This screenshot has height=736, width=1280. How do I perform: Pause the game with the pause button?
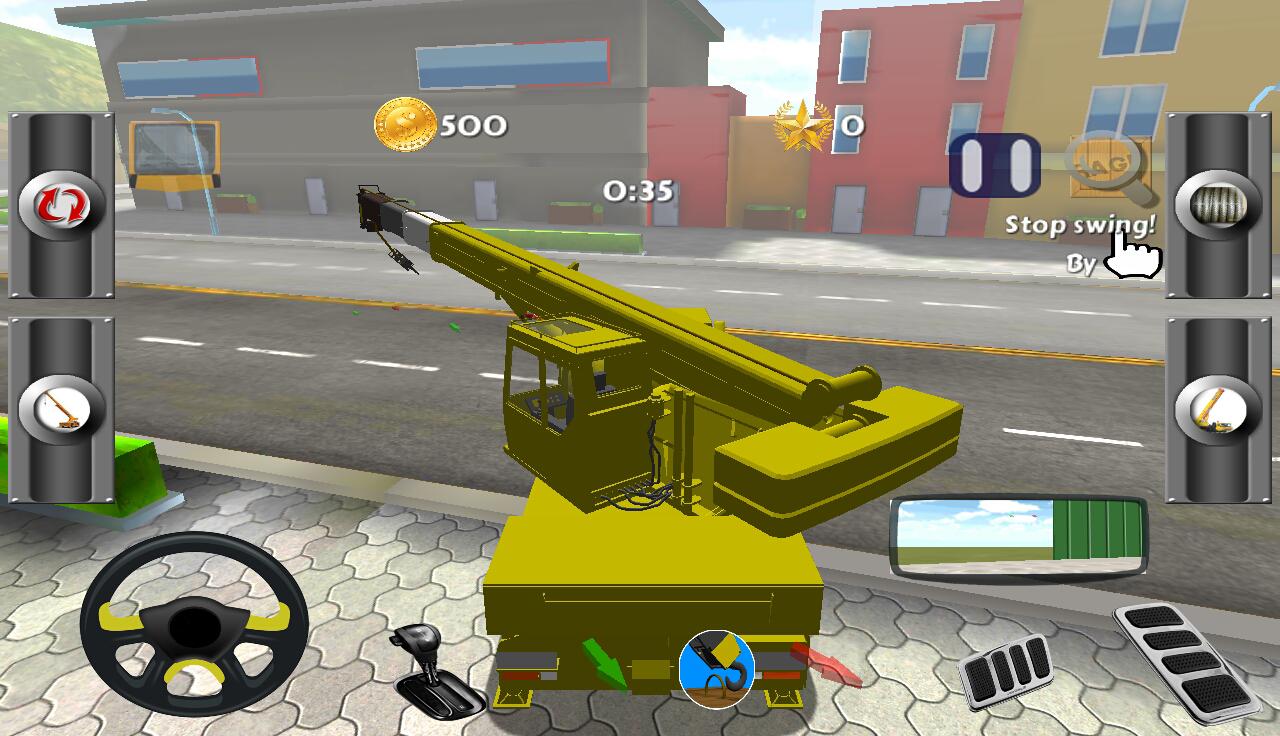tap(994, 163)
